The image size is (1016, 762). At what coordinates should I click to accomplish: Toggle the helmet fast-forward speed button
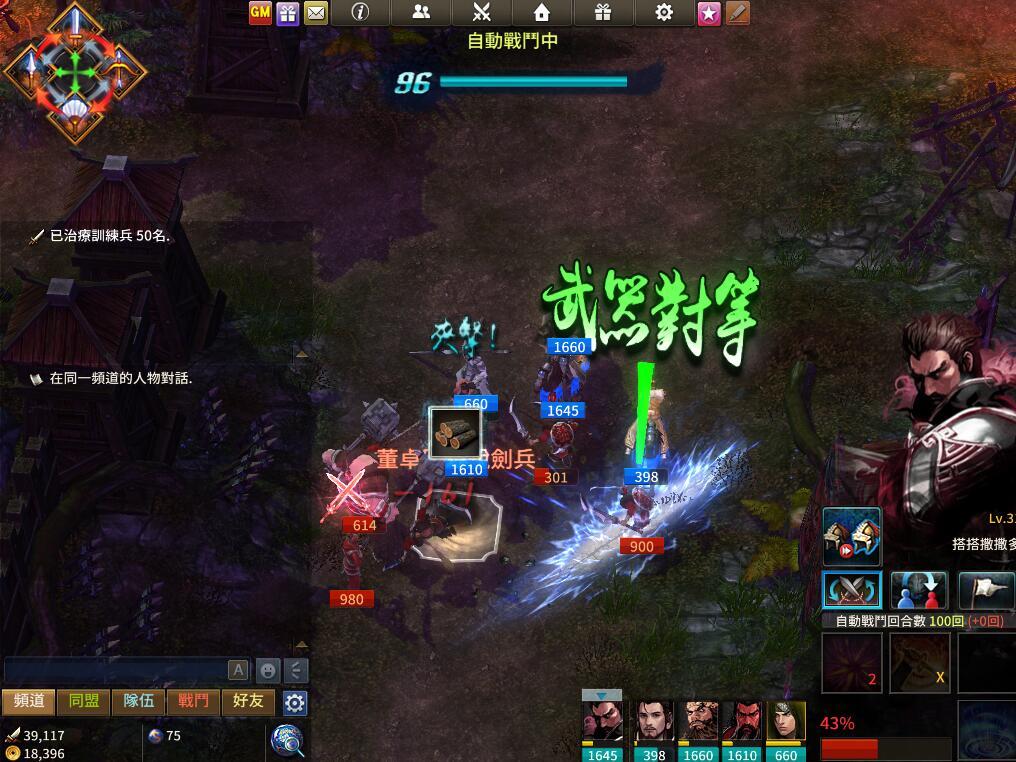[x=852, y=536]
